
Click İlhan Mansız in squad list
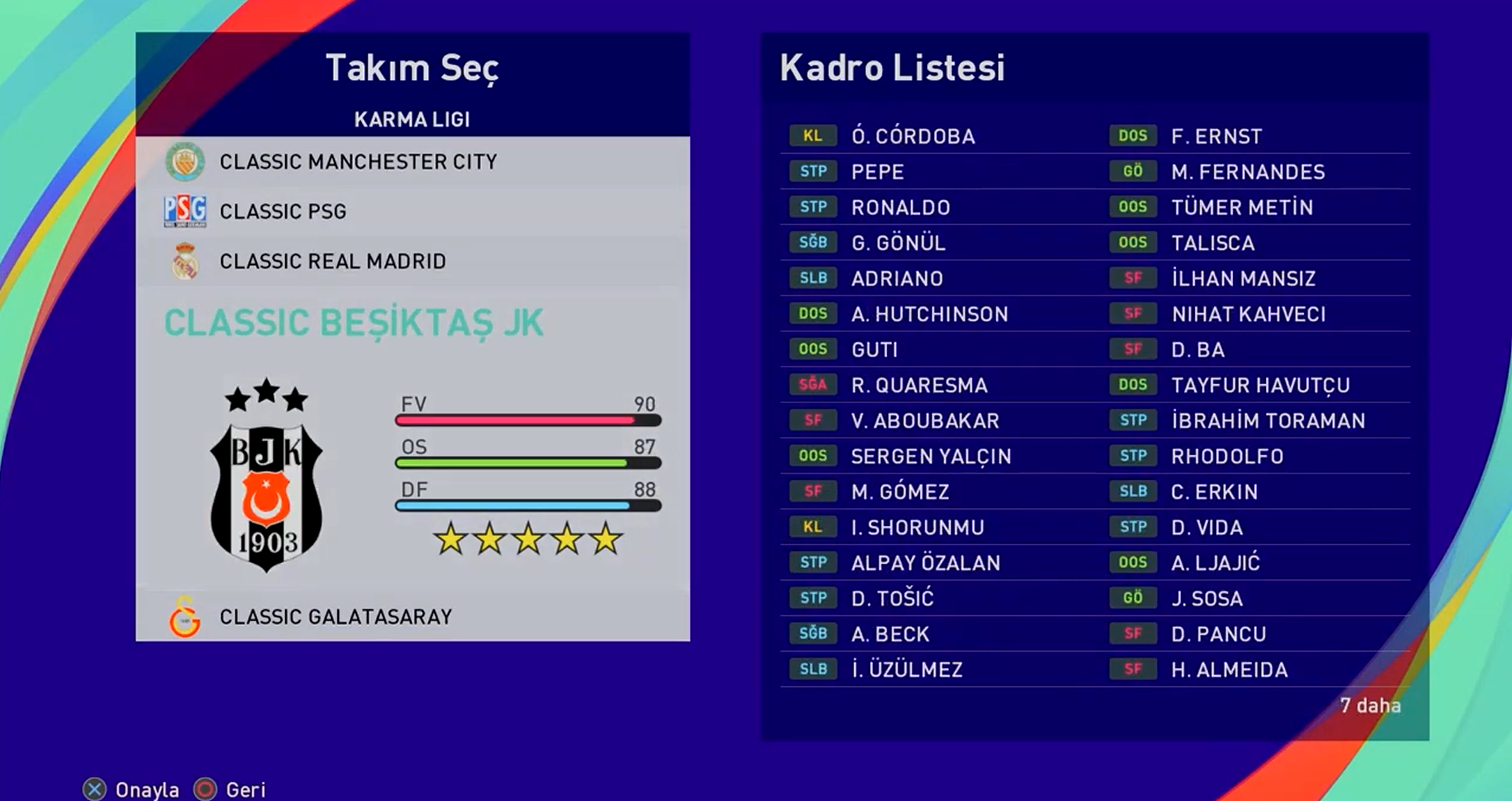(x=1243, y=279)
